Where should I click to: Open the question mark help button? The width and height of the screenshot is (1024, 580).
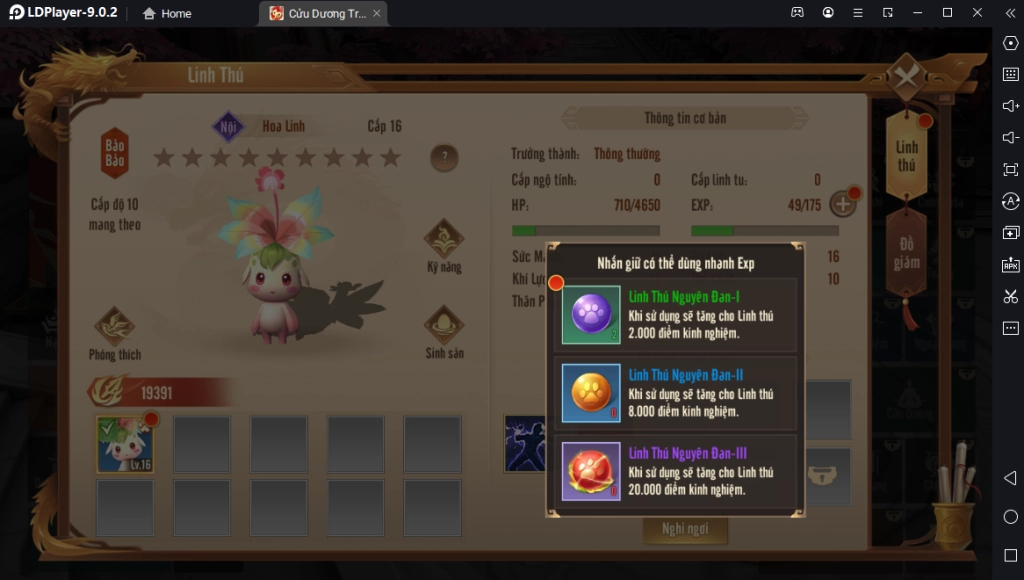tap(444, 157)
